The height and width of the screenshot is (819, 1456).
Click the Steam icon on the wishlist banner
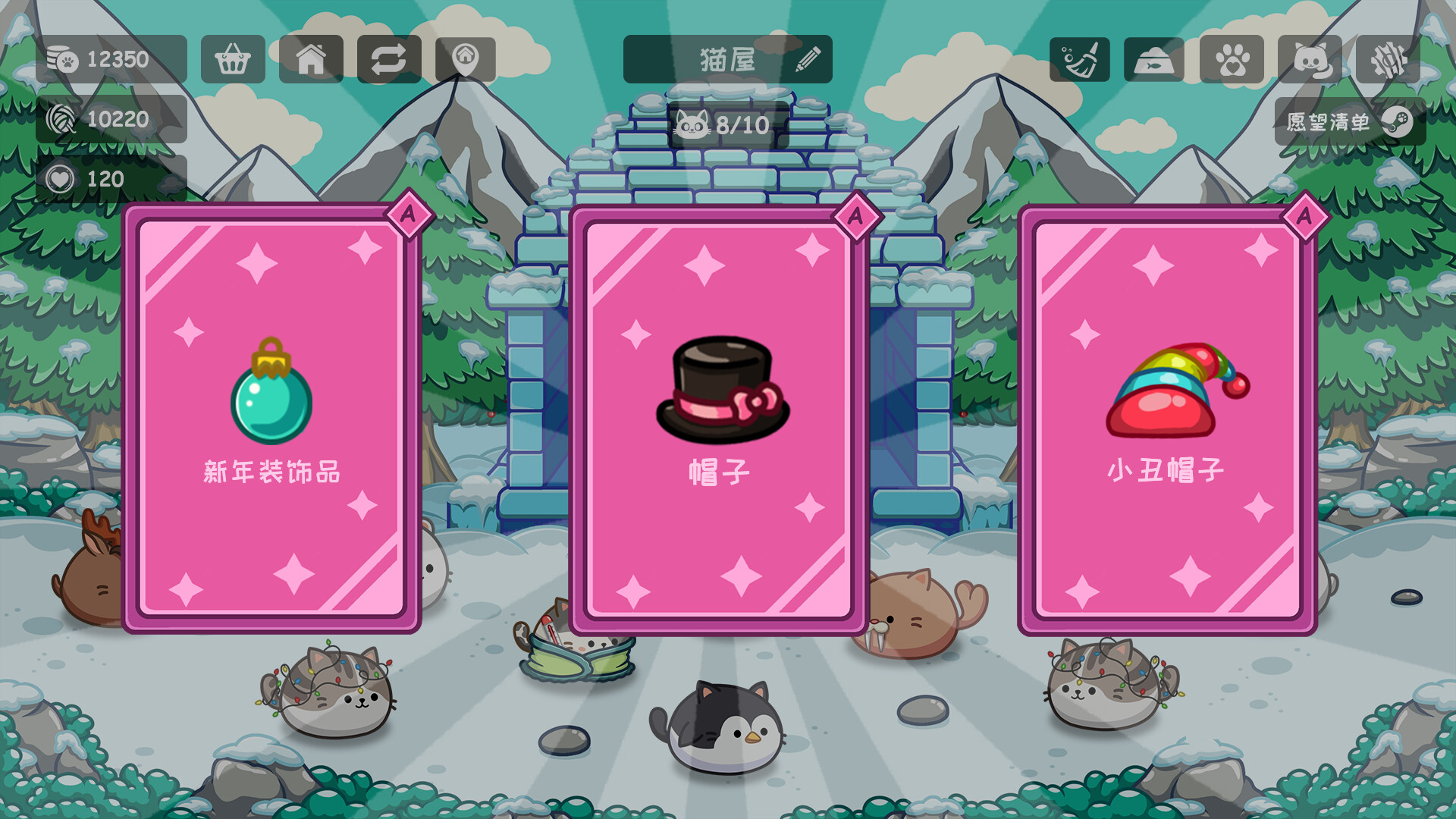coord(1399,121)
